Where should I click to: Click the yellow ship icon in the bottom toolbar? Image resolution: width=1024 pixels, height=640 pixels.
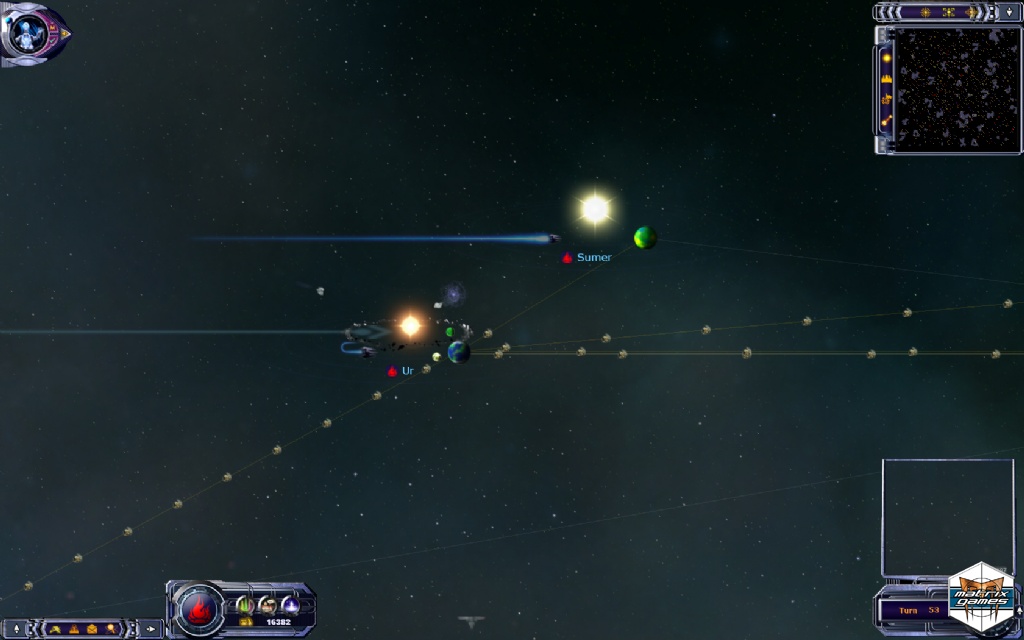click(55, 629)
